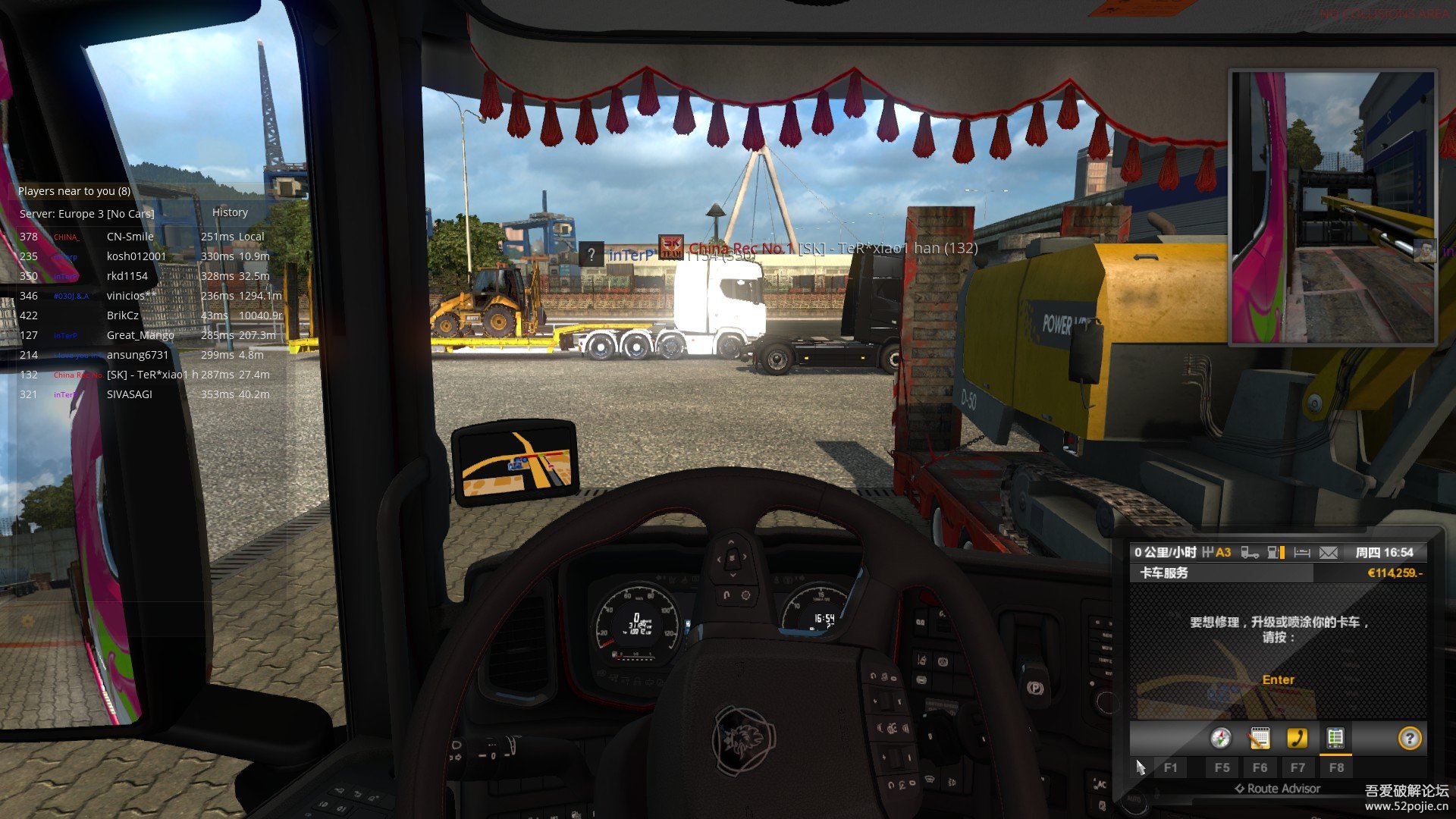This screenshot has width=1456, height=819.
Task: Select the yellow telephone assistance icon
Action: click(x=1297, y=738)
